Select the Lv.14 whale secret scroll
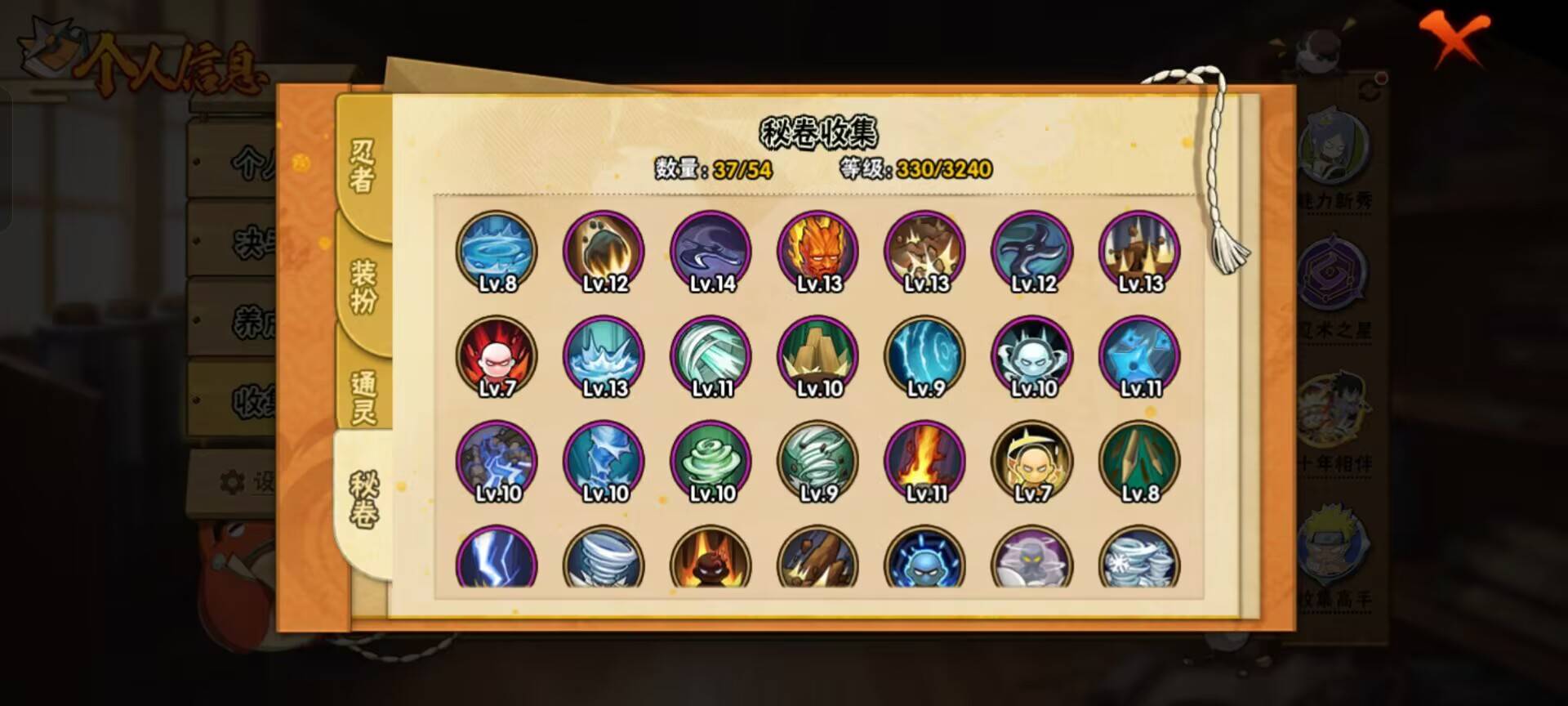 pyautogui.click(x=710, y=252)
